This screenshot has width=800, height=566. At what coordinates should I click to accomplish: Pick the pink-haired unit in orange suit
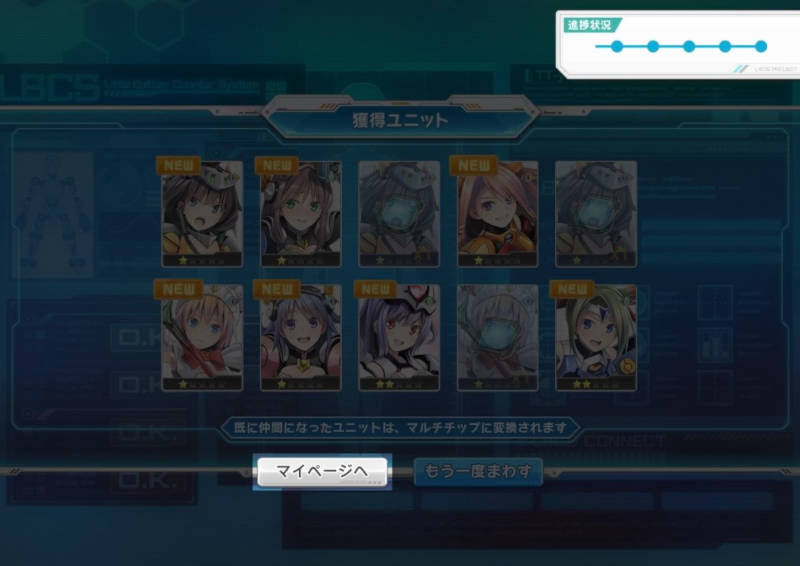(497, 213)
